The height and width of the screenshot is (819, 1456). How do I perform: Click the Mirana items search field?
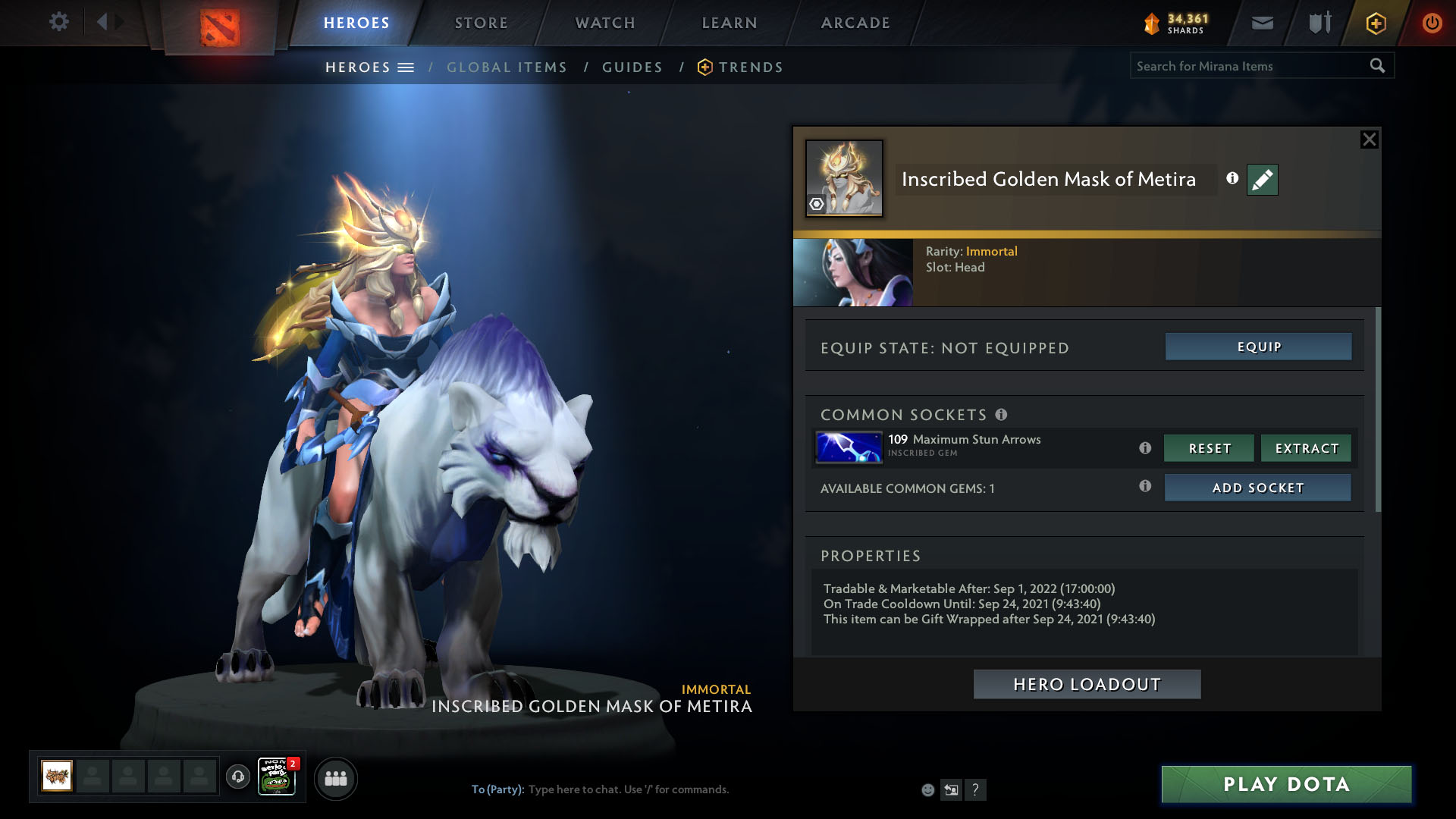click(1247, 66)
